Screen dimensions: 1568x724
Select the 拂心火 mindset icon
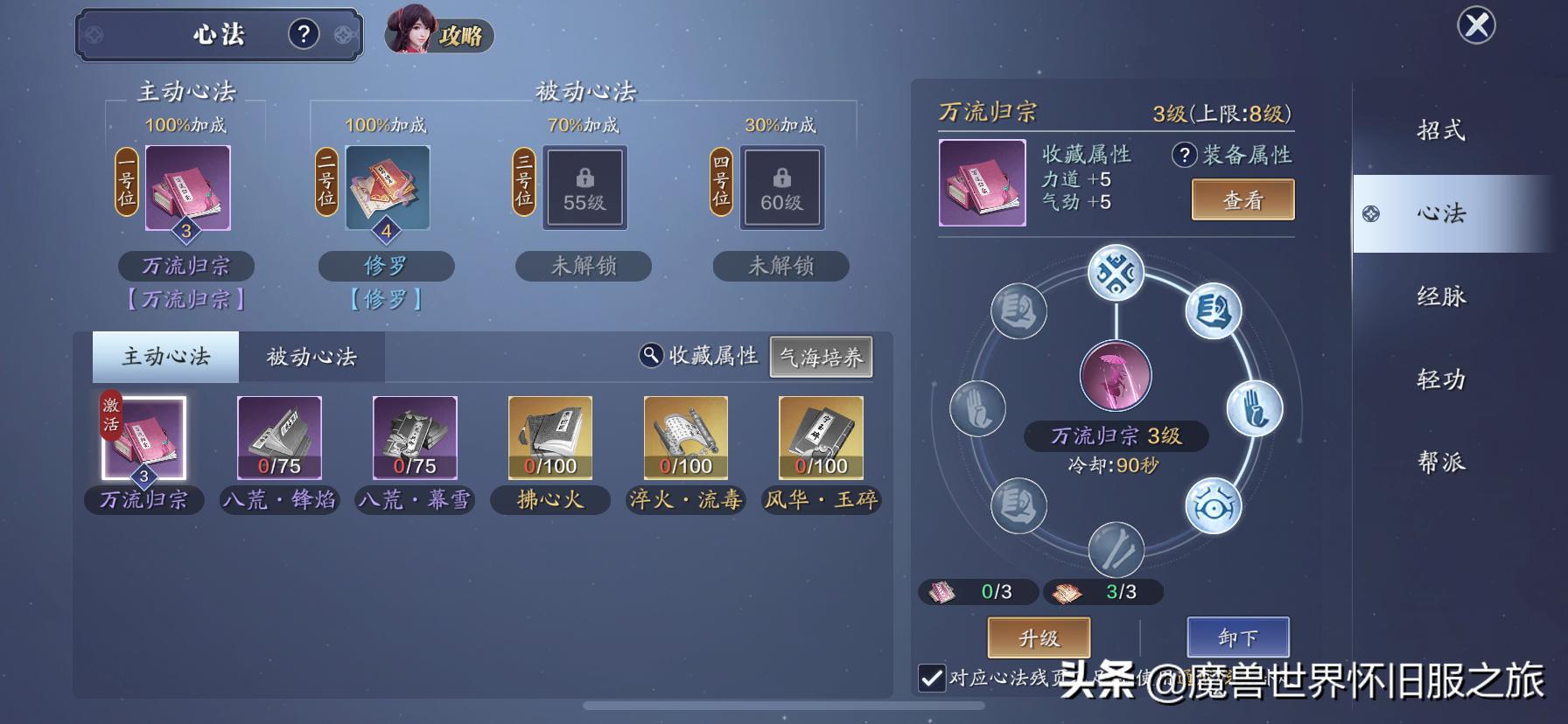pos(549,437)
